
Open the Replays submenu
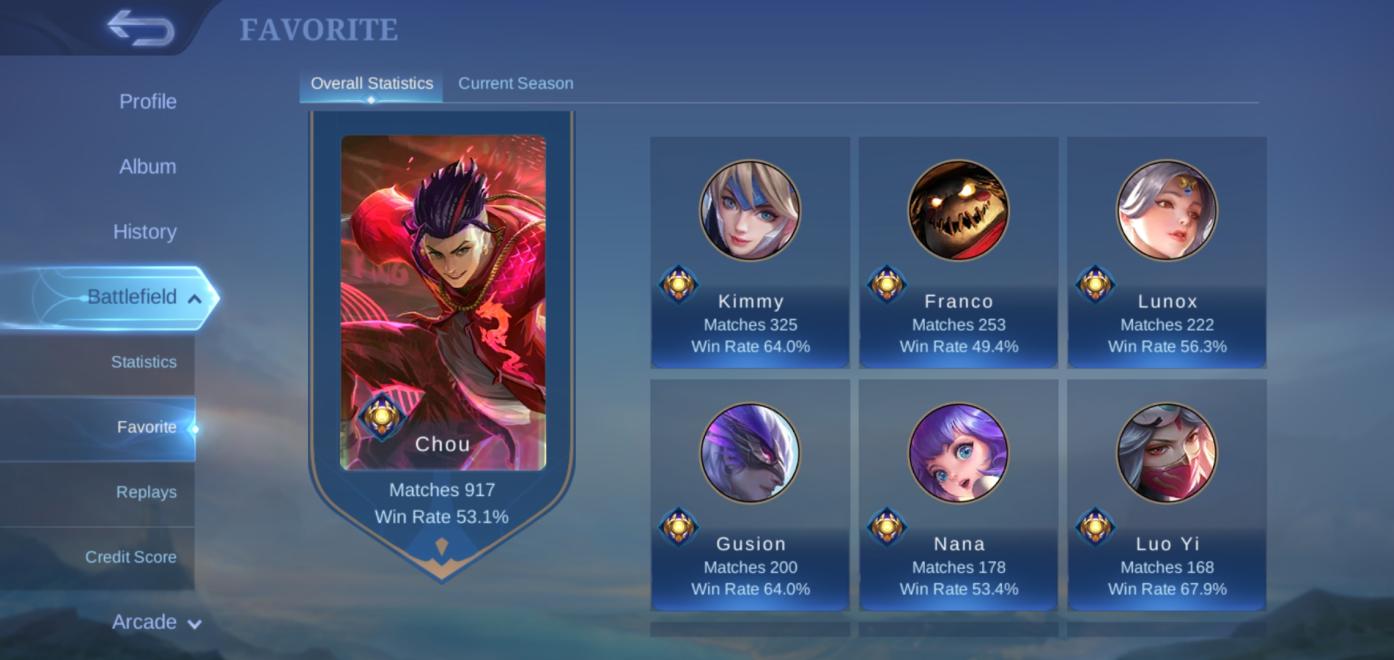(146, 492)
